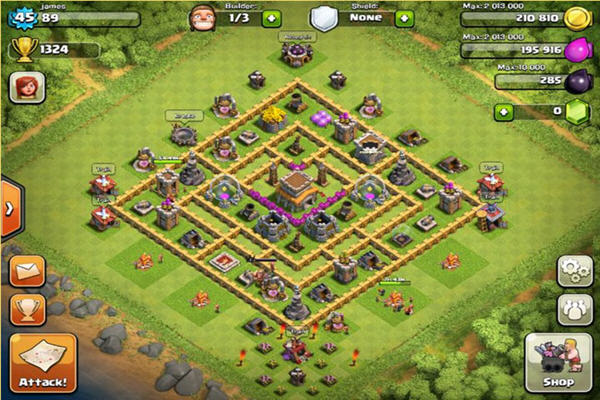Open the friends list icon
Viewport: 600px width, 400px height.
pos(574,308)
